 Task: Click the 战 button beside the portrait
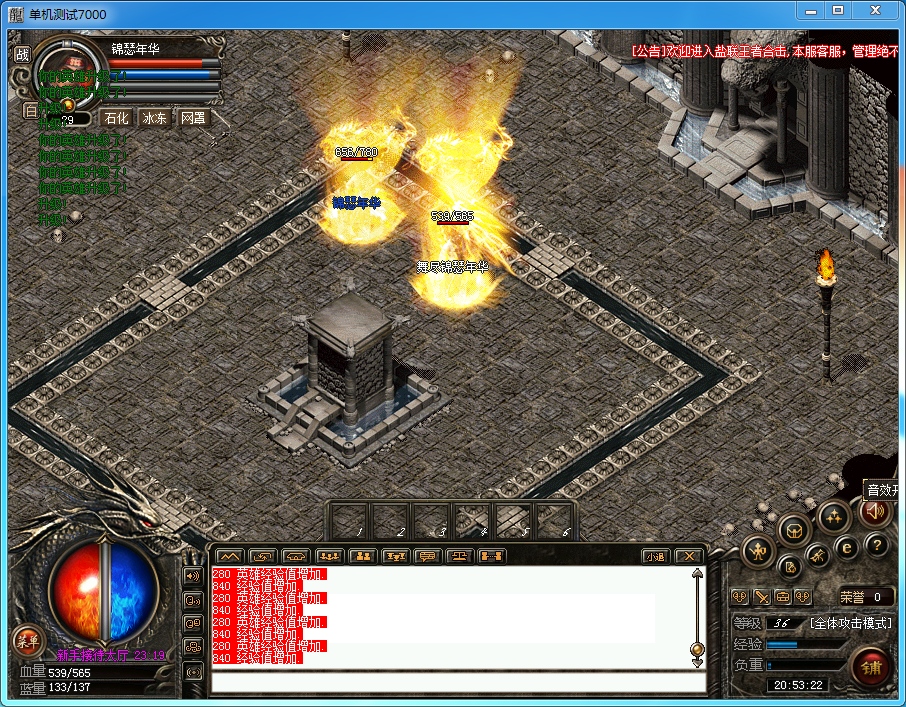click(22, 54)
